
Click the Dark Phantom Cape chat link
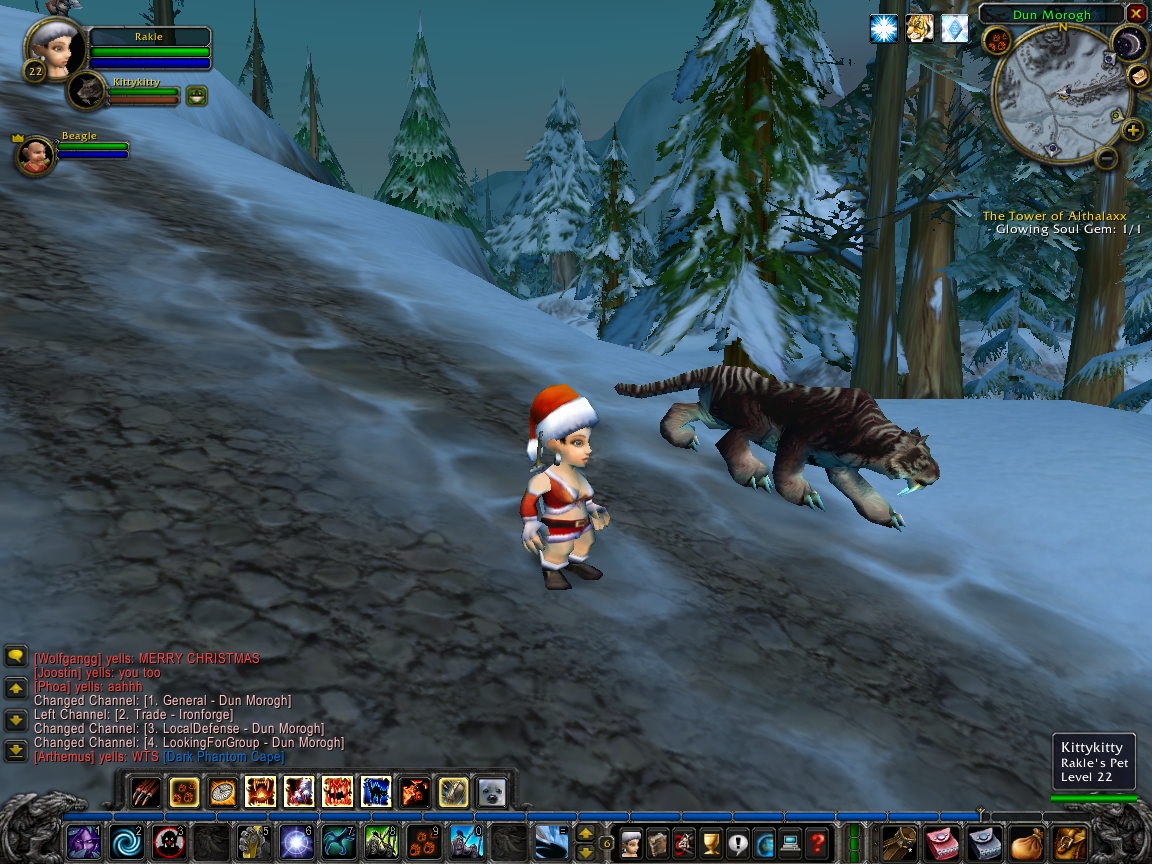(223, 757)
